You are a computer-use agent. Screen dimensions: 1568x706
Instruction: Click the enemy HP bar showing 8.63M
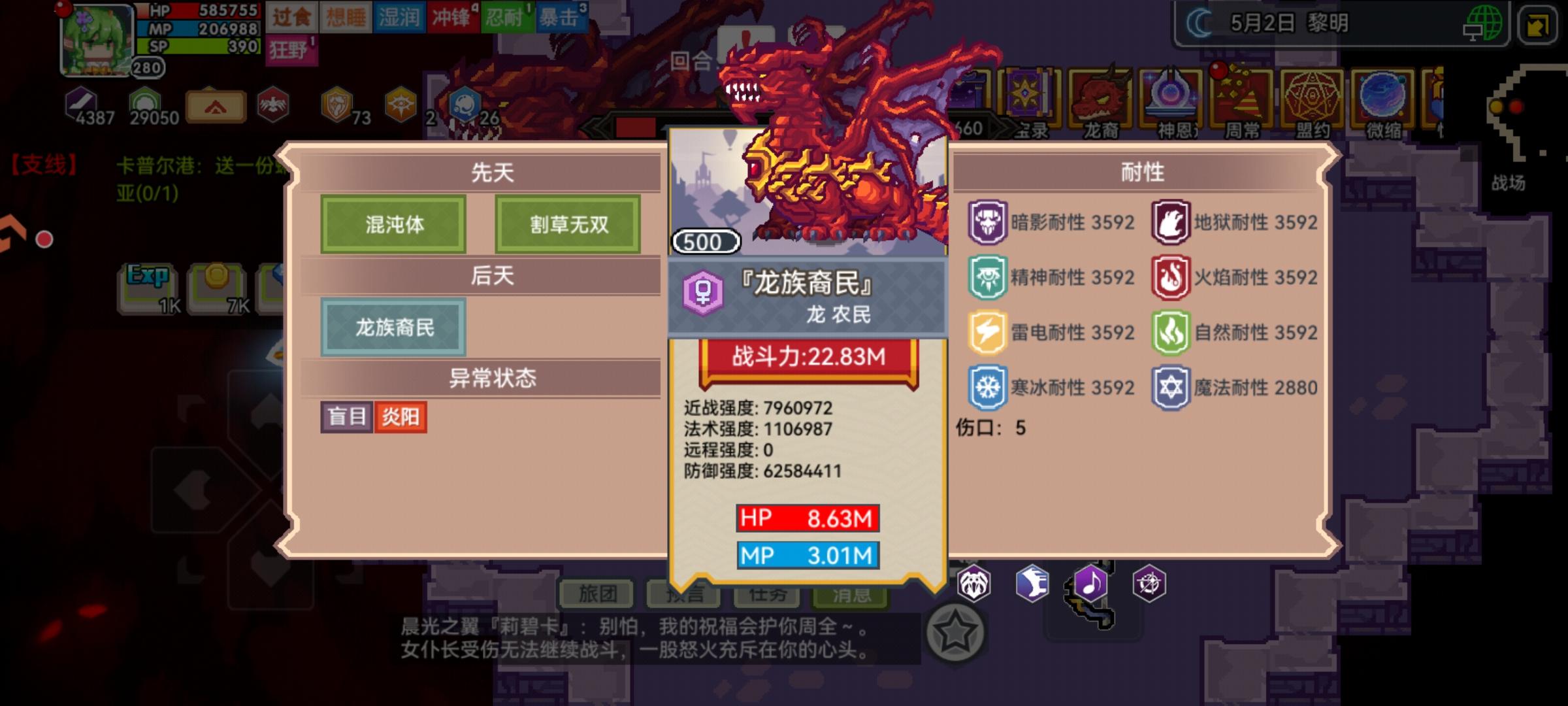[809, 517]
